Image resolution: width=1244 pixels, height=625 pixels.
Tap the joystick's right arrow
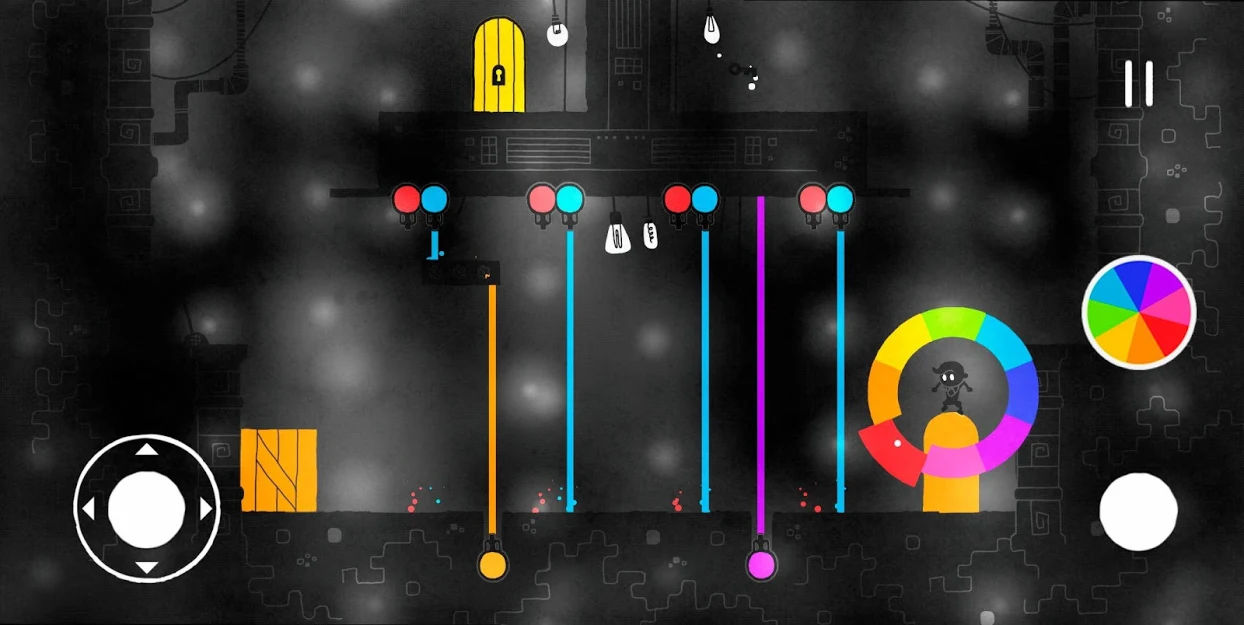point(206,510)
